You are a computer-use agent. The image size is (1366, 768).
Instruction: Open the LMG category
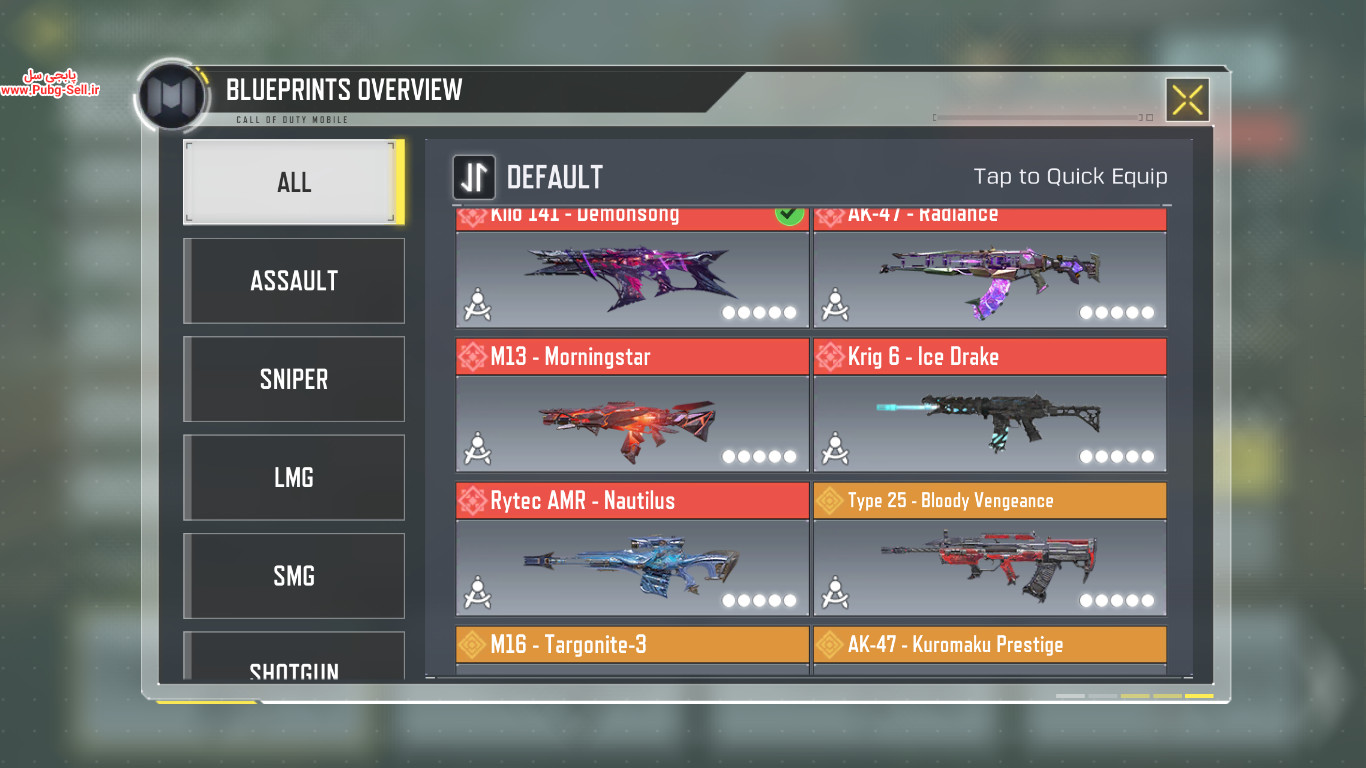point(293,477)
